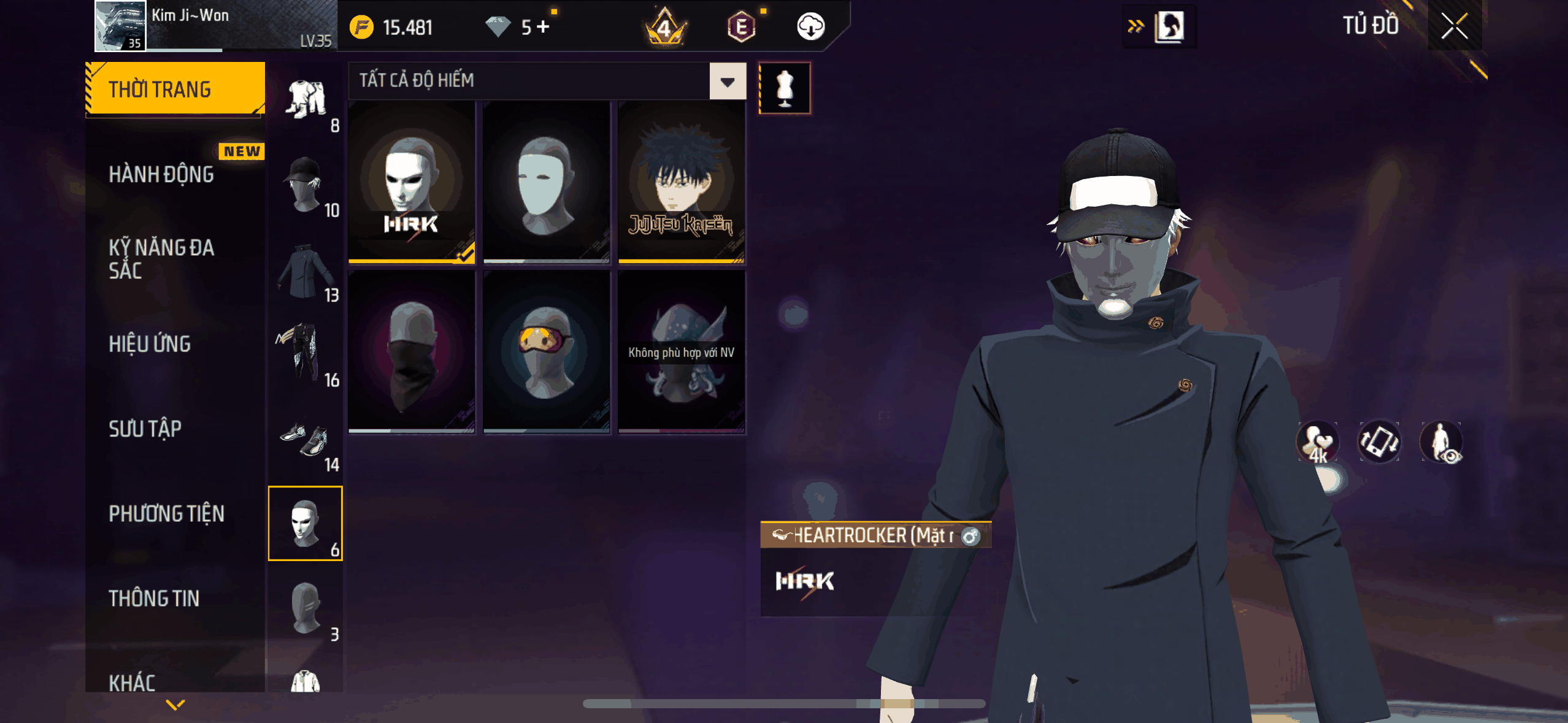Select the THỜI TRANG tab

175,89
